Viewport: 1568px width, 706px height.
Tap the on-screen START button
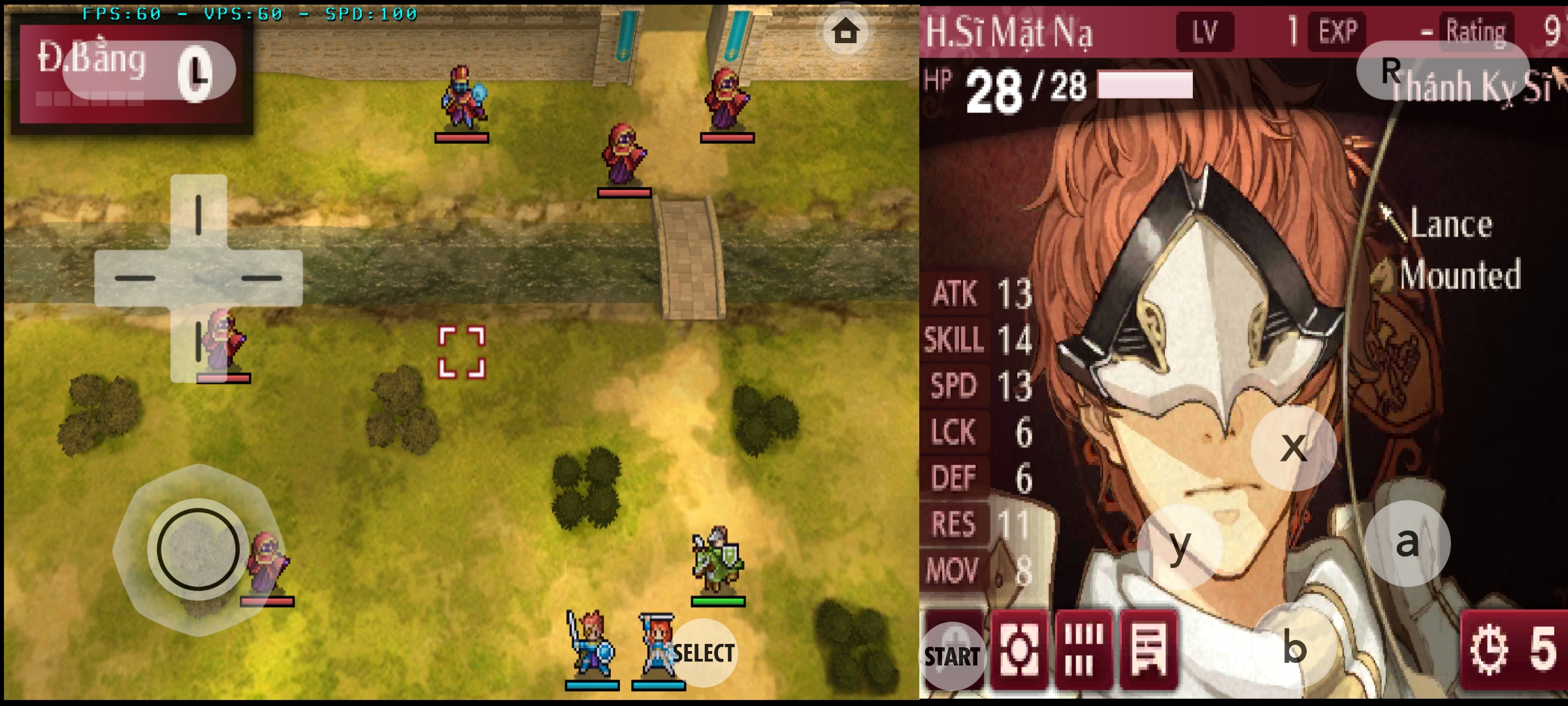coord(952,656)
